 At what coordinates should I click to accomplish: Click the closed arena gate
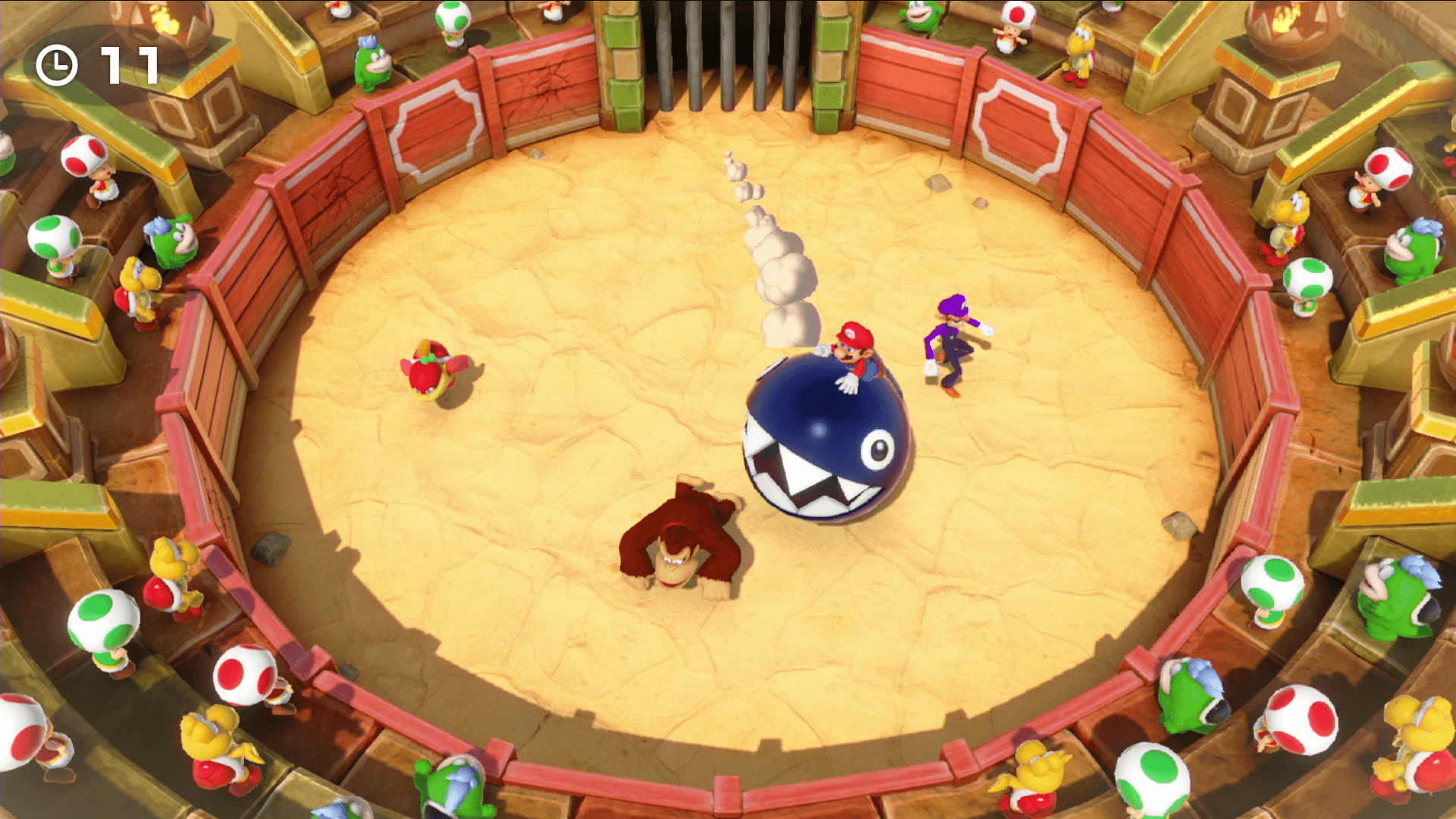click(728, 57)
